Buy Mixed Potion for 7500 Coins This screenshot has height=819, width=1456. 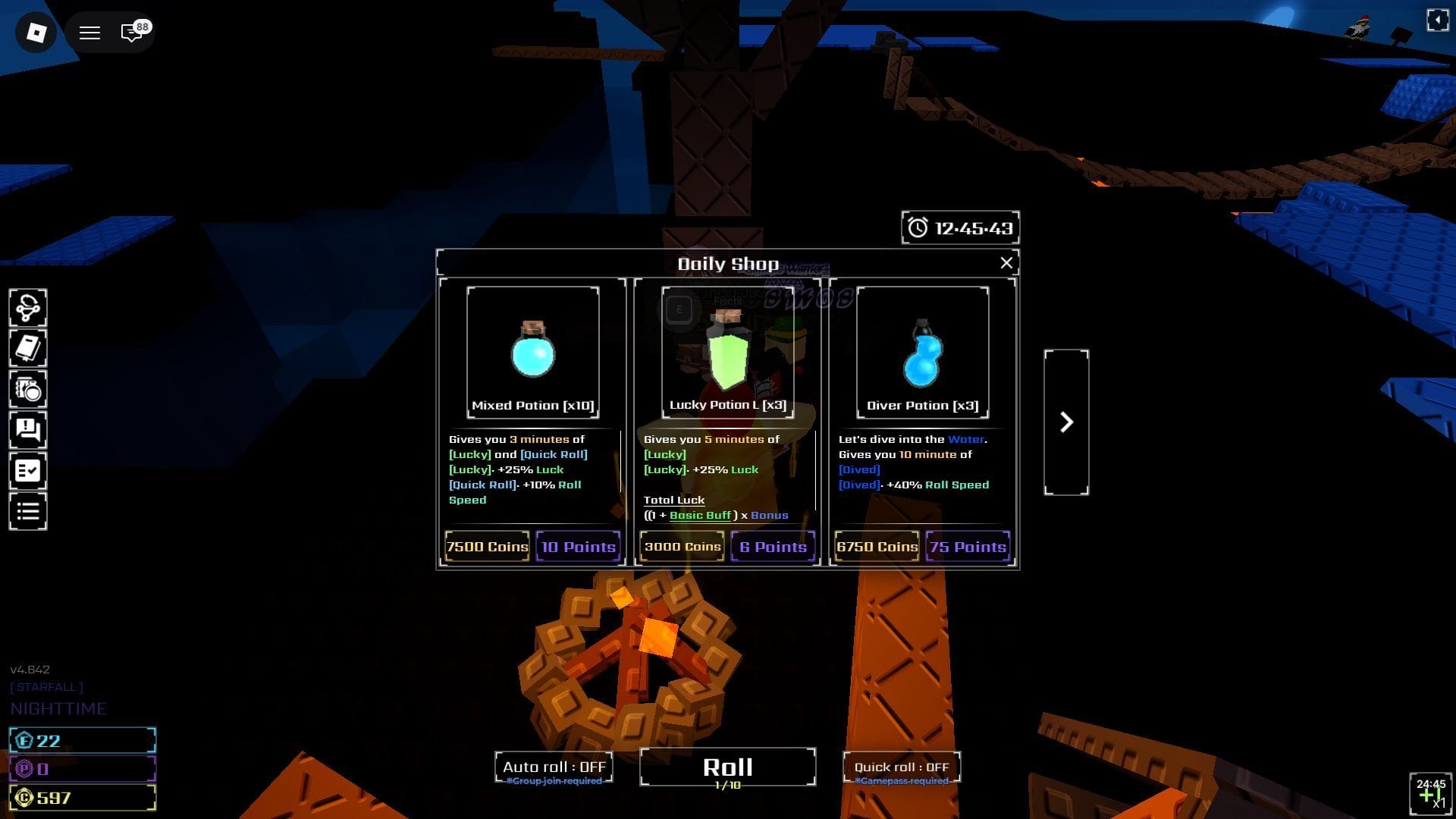(487, 547)
